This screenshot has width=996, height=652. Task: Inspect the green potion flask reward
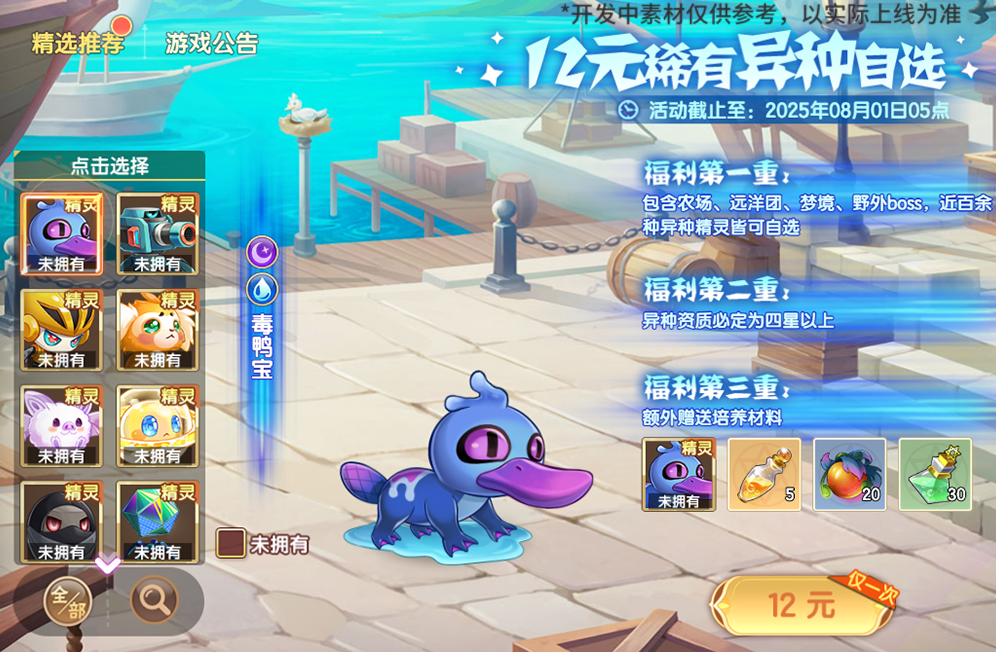point(935,474)
